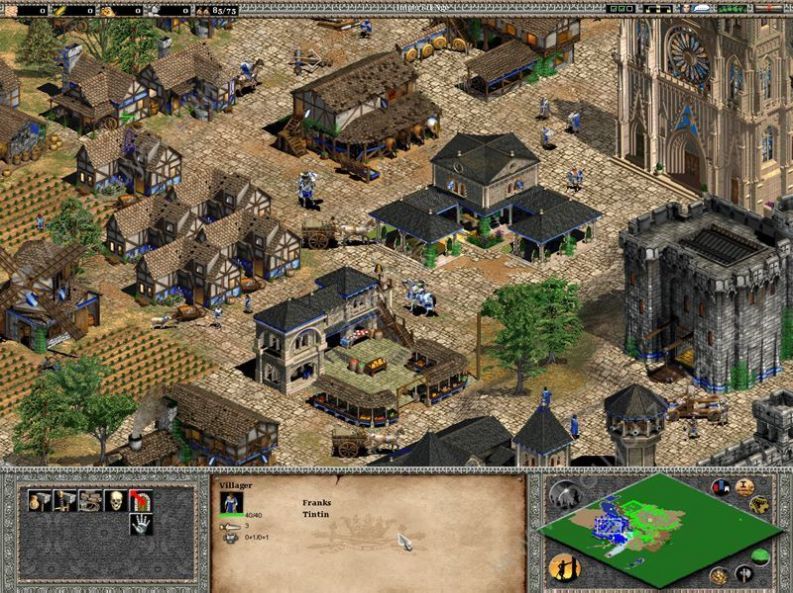Select the Repair command icon
The height and width of the screenshot is (593, 793).
[91, 502]
